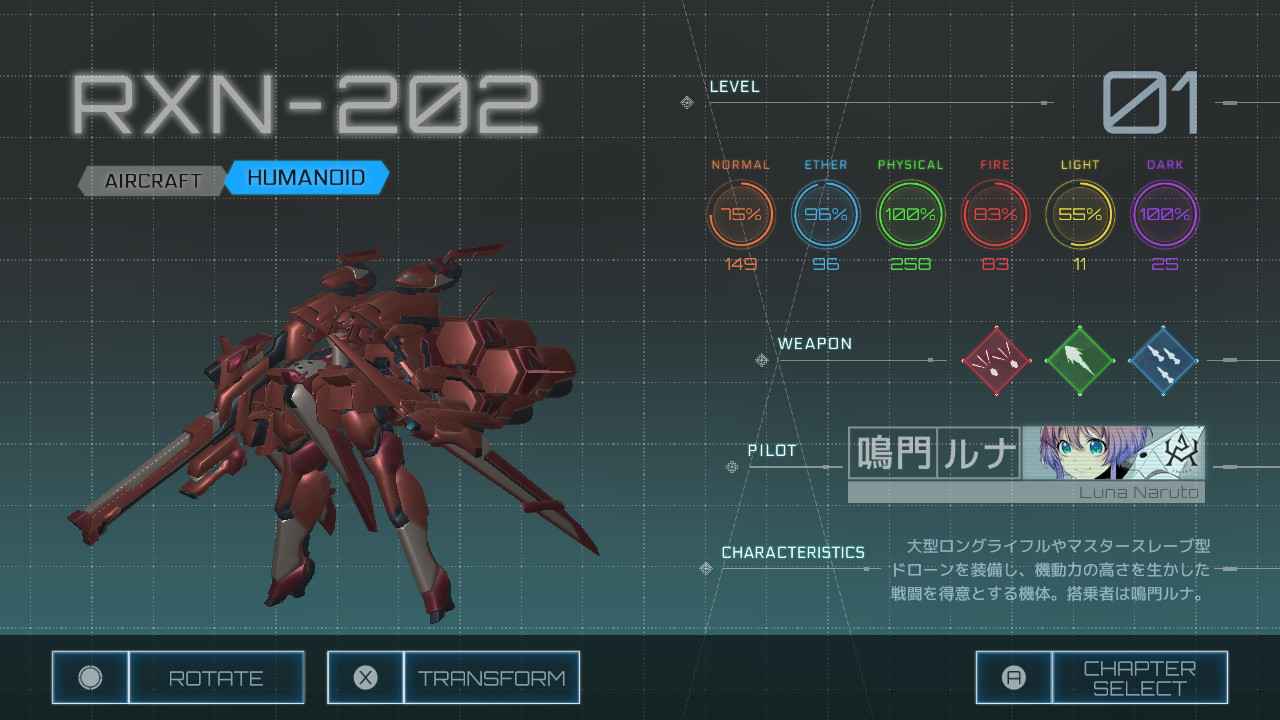Select the ETHER 96% attribute gauge
The width and height of the screenshot is (1280, 720).
[x=826, y=214]
